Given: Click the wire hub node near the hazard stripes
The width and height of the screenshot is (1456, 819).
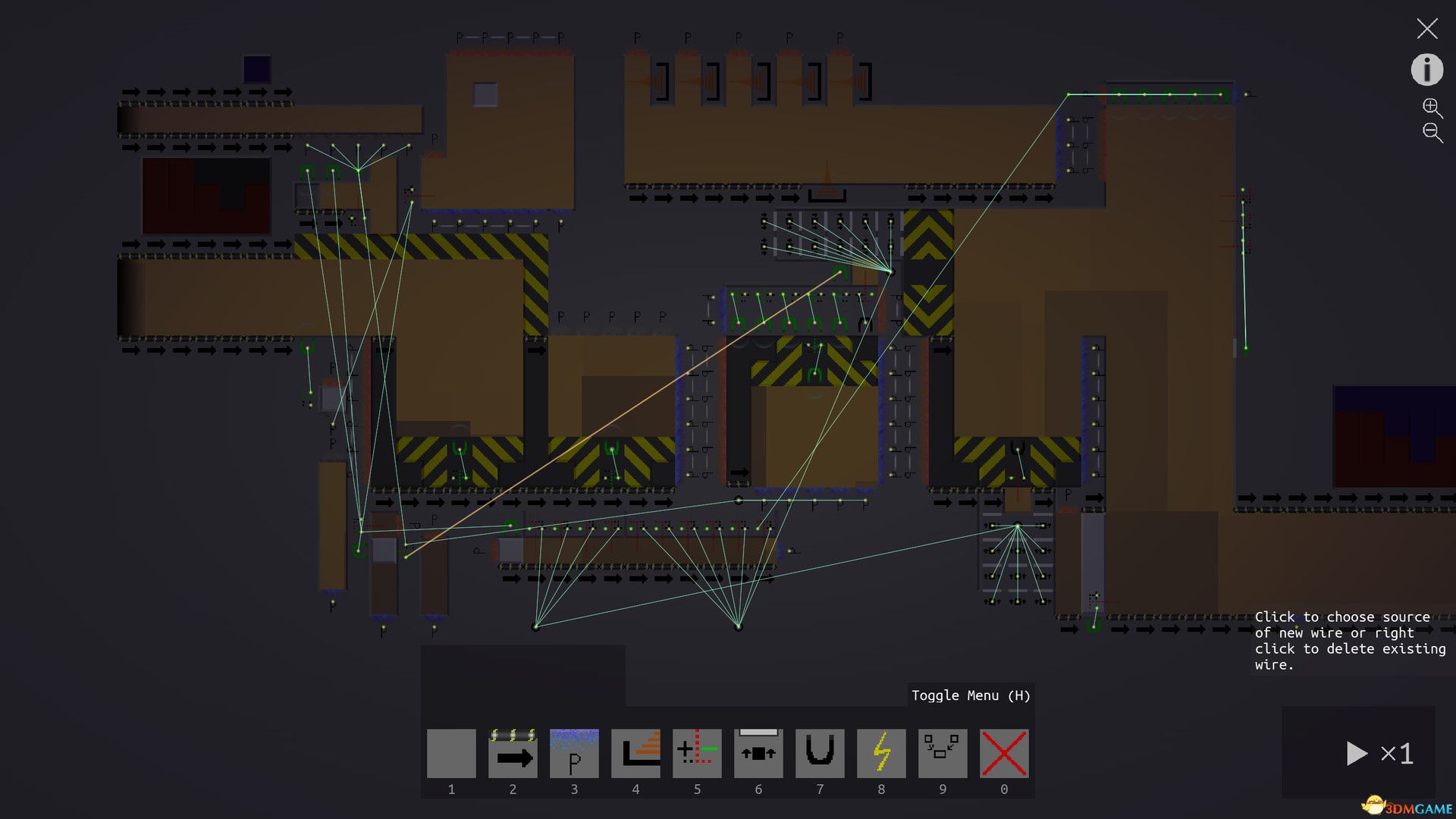Looking at the screenshot, I should (x=891, y=270).
